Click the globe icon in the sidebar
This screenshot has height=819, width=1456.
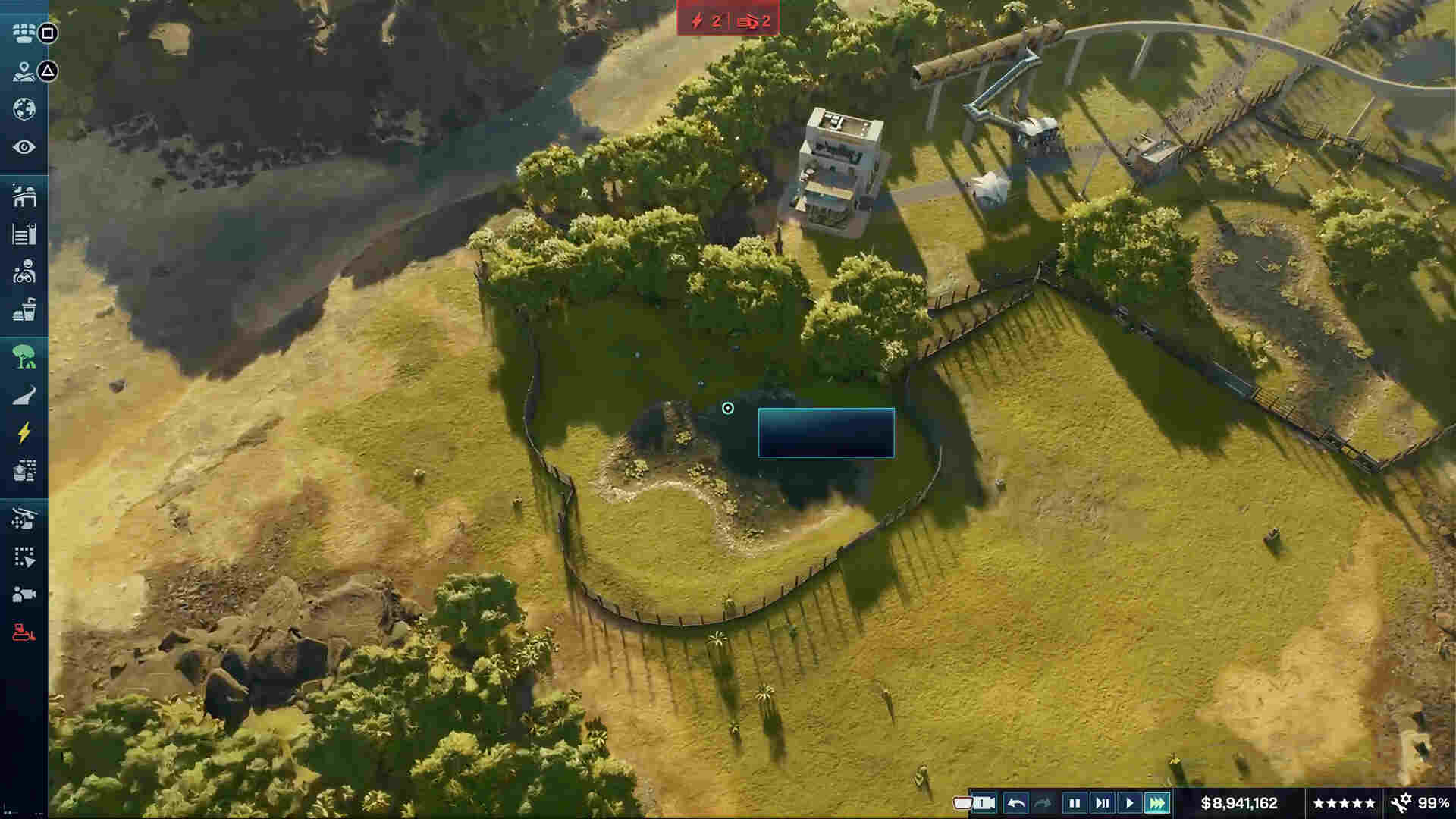pyautogui.click(x=23, y=108)
